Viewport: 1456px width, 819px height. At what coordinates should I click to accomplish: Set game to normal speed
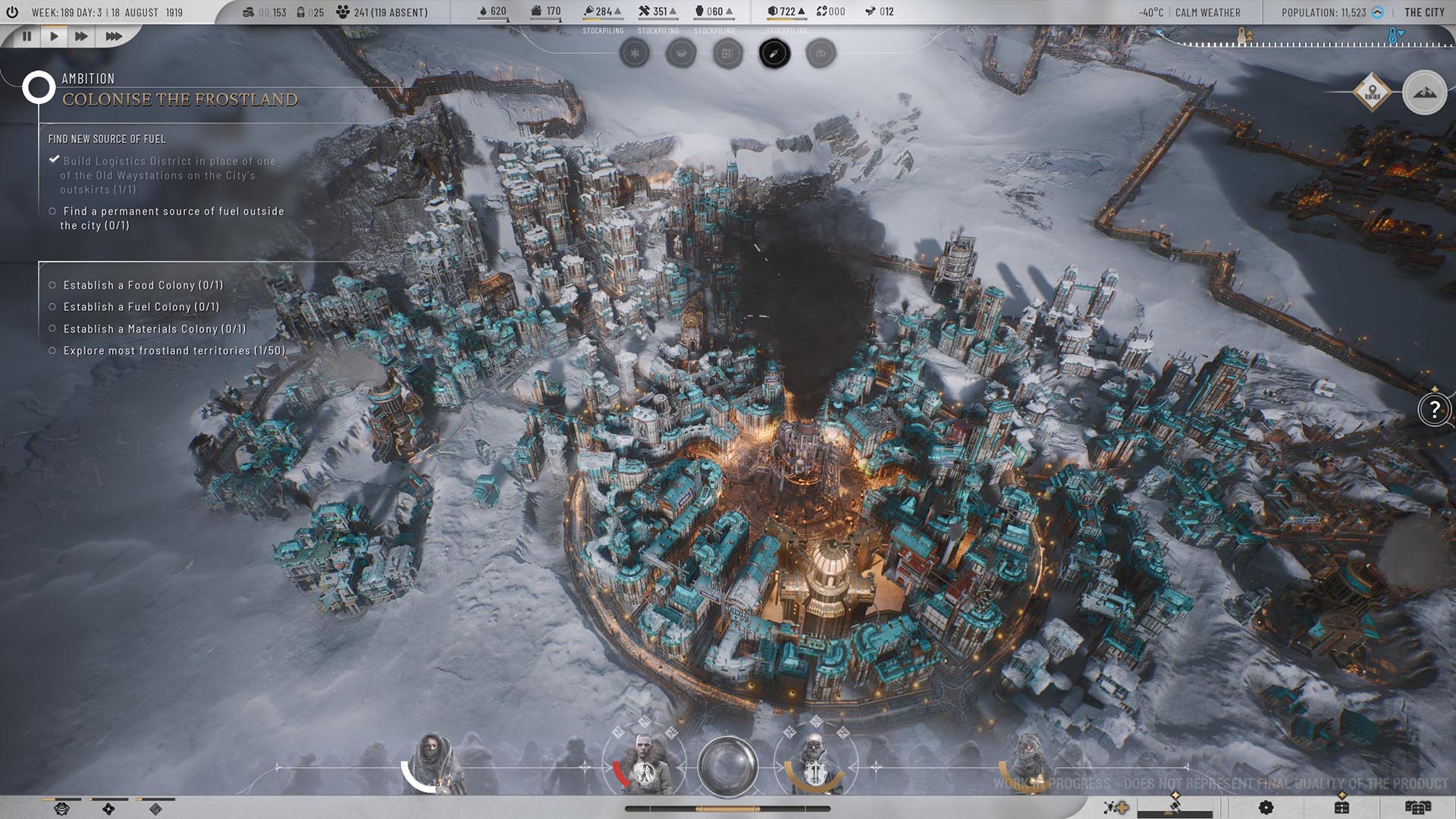54,36
